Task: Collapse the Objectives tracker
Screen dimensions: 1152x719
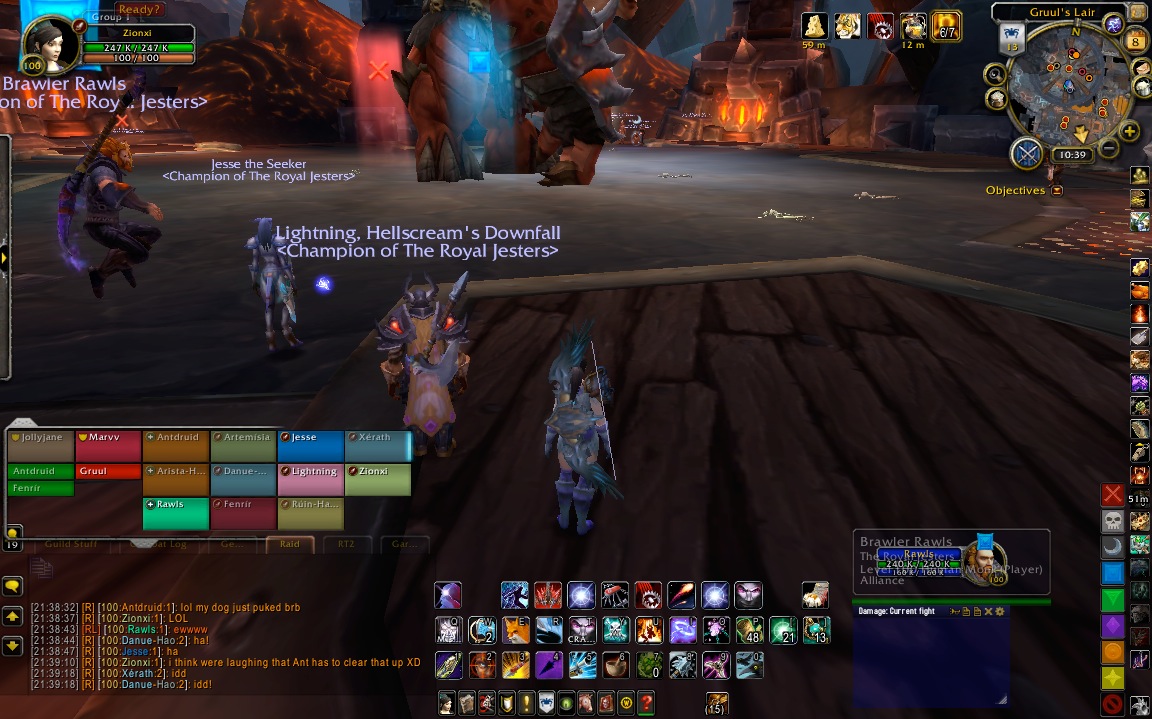Action: pyautogui.click(x=1057, y=190)
